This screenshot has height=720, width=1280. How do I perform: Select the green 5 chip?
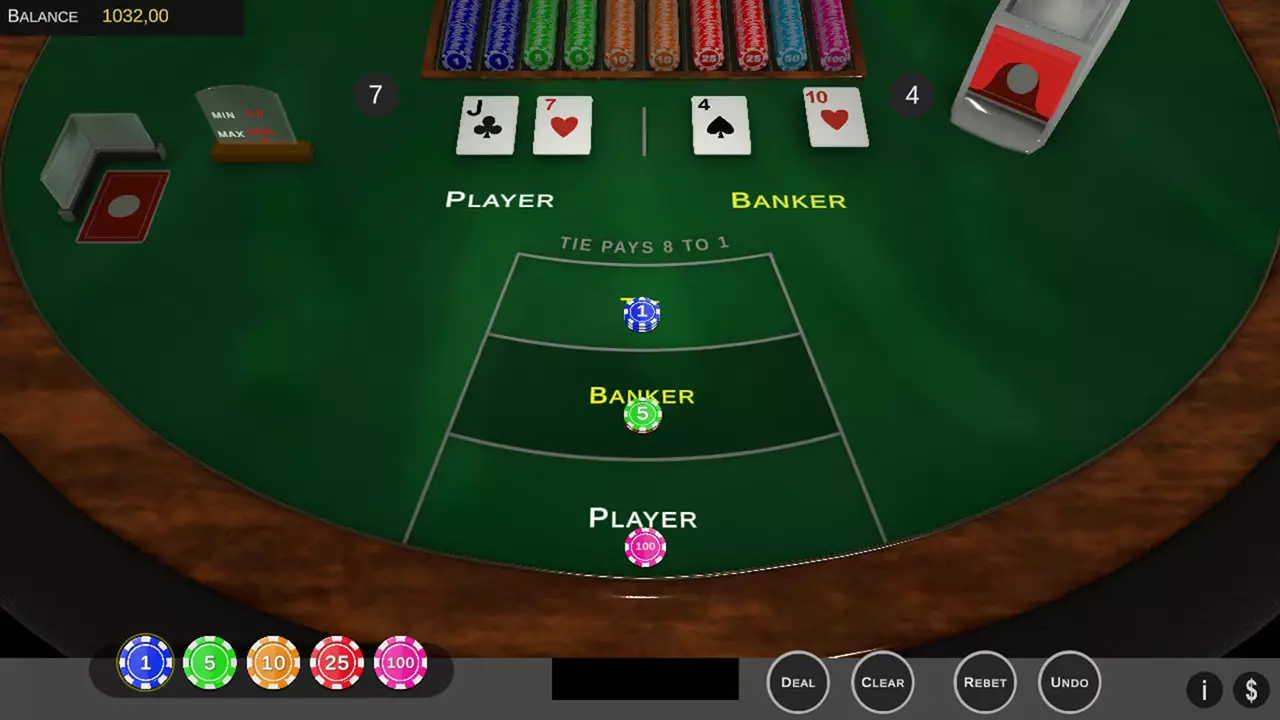click(x=209, y=662)
